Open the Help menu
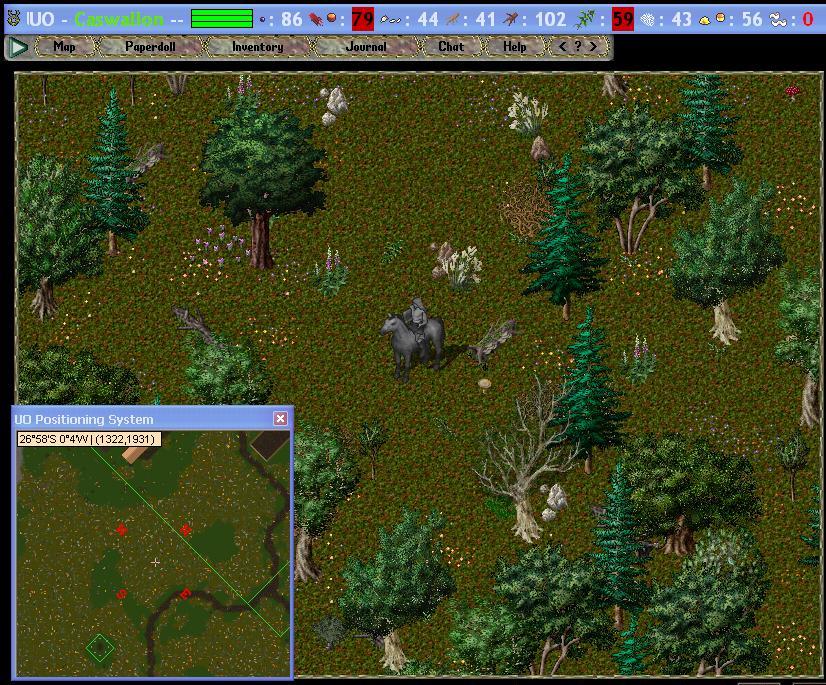 (514, 47)
